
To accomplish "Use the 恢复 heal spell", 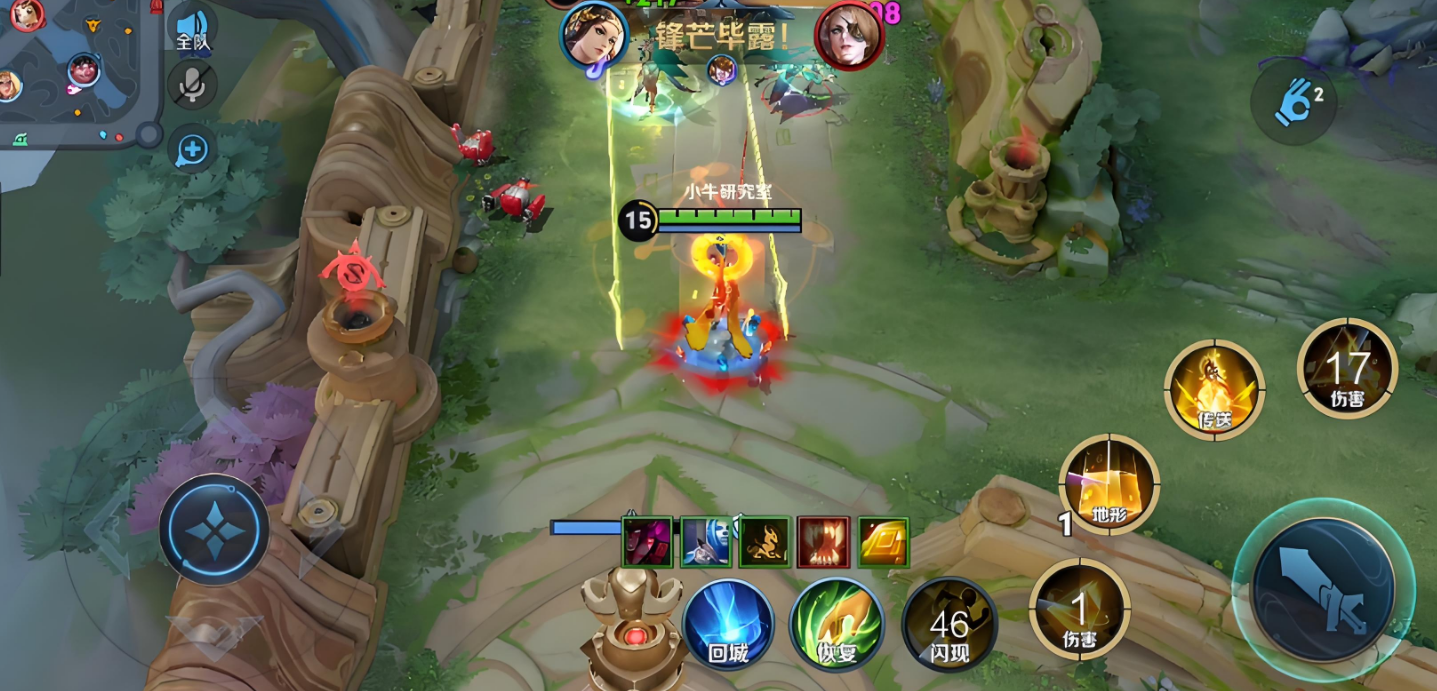I will (x=836, y=625).
